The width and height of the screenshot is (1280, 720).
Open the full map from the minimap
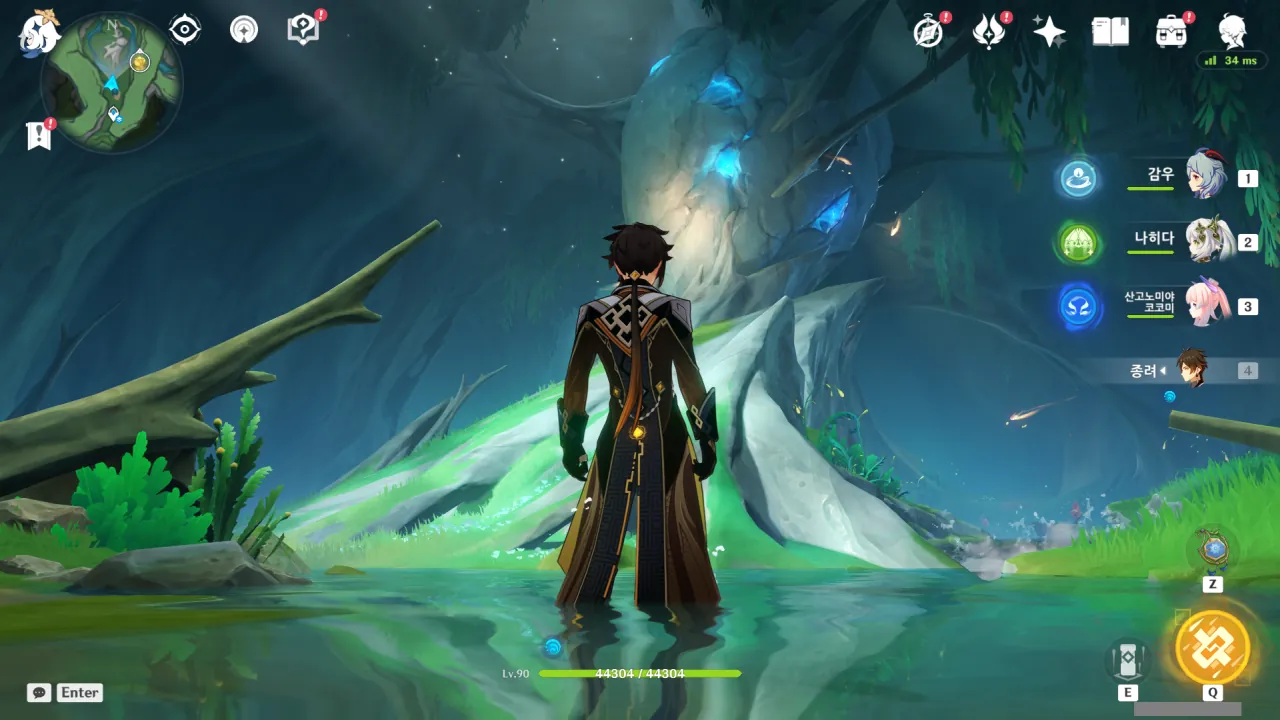coord(112,82)
